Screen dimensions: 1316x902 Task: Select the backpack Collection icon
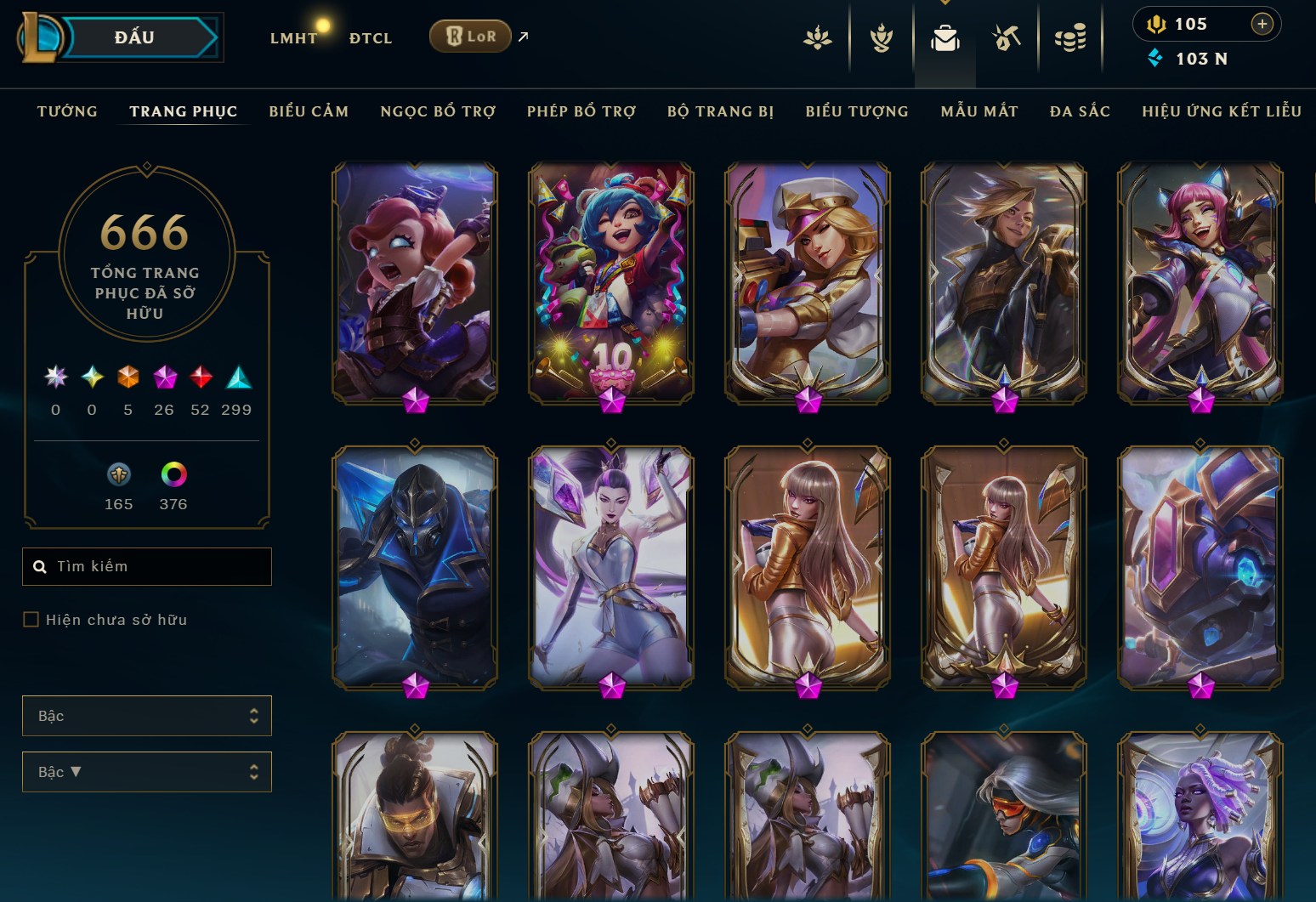[944, 37]
